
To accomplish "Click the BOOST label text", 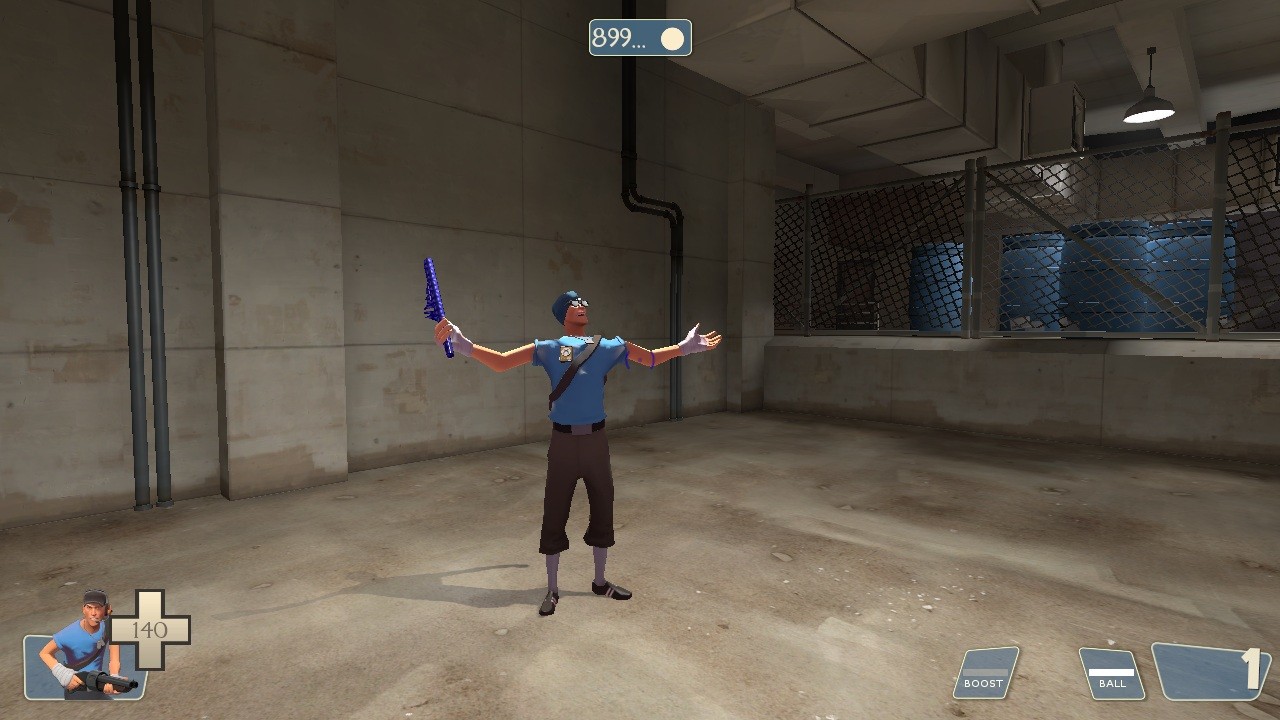I will pyautogui.click(x=983, y=684).
